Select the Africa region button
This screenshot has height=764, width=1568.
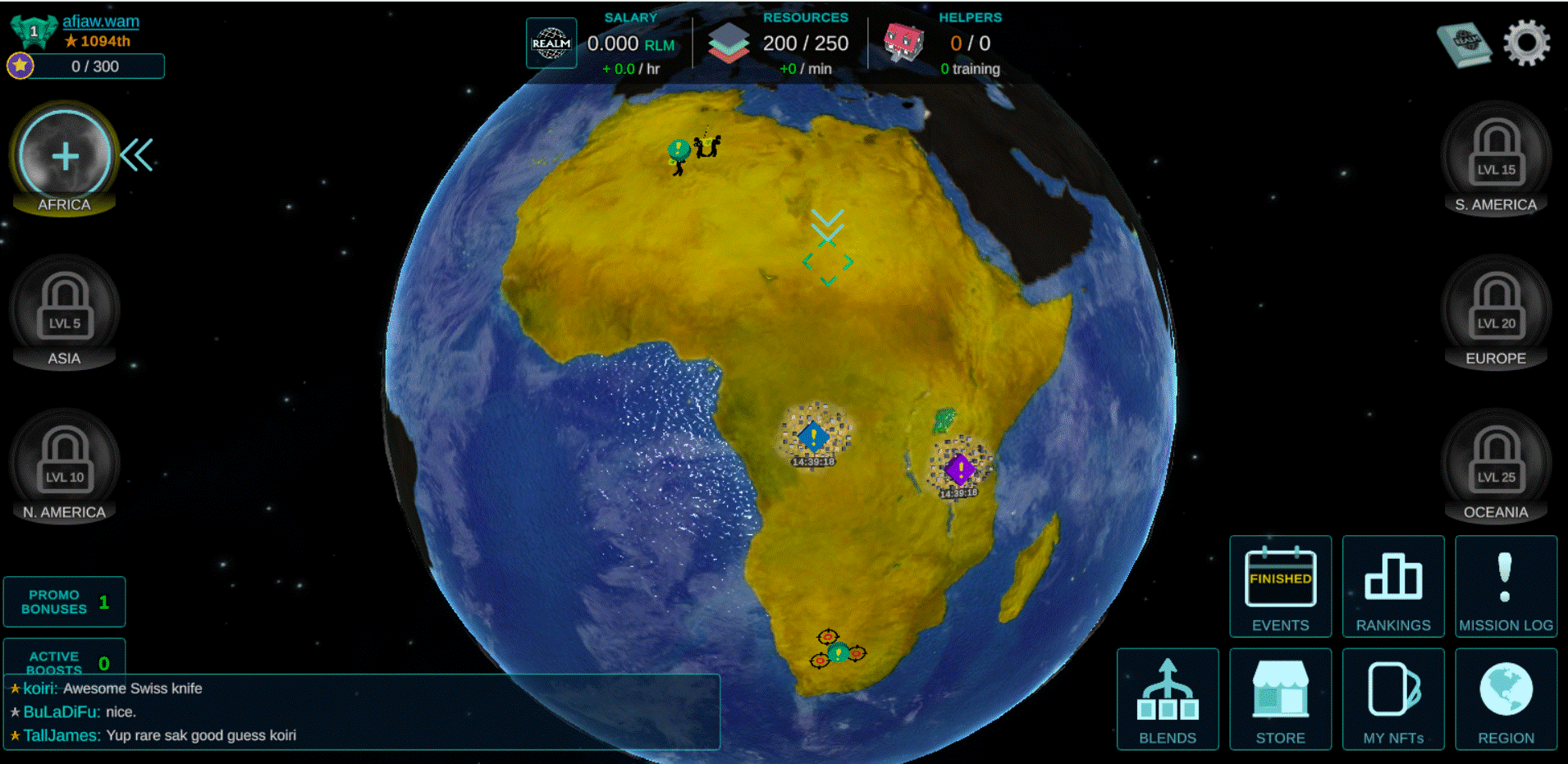(65, 157)
